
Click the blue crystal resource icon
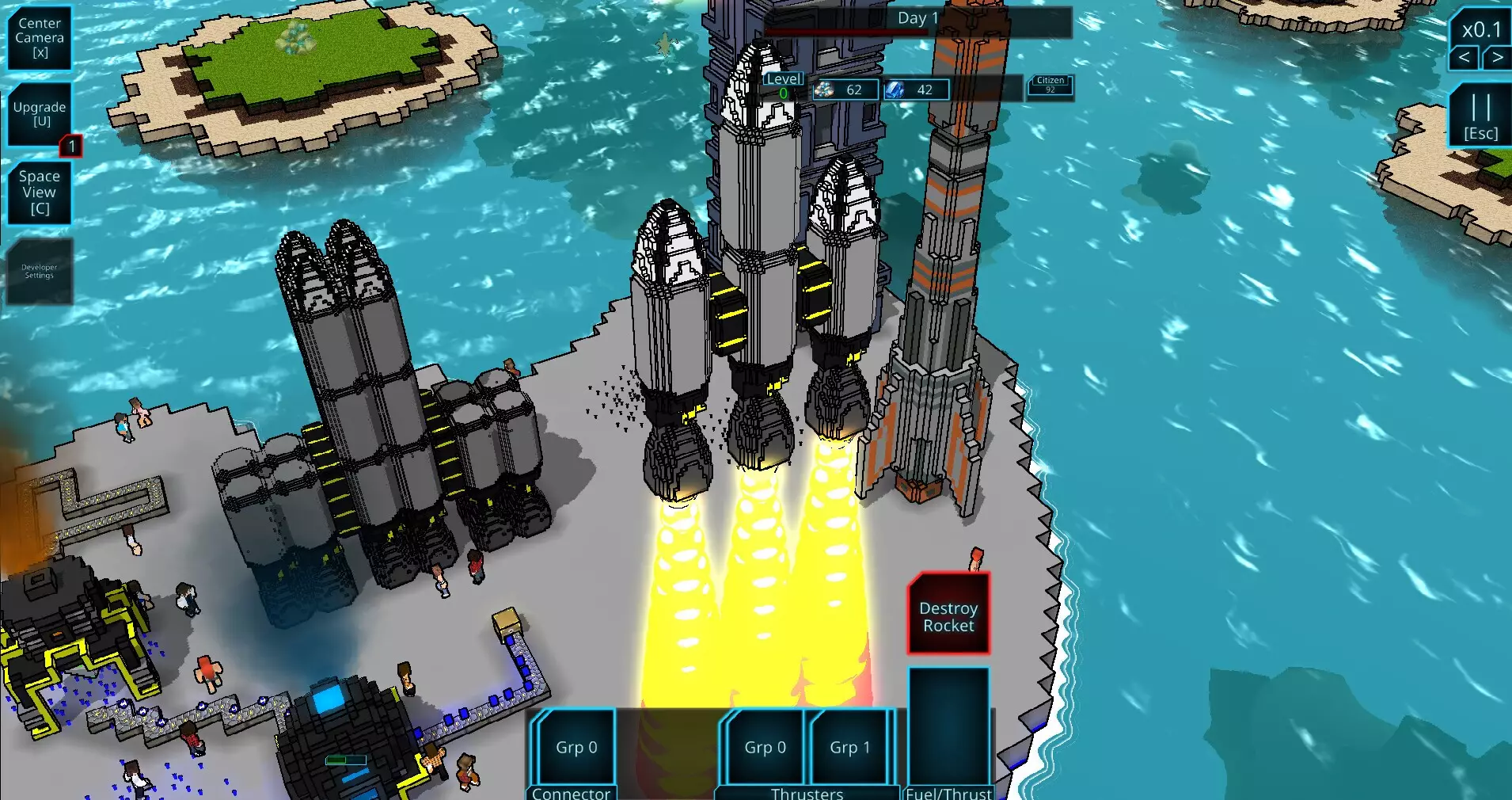click(x=895, y=90)
